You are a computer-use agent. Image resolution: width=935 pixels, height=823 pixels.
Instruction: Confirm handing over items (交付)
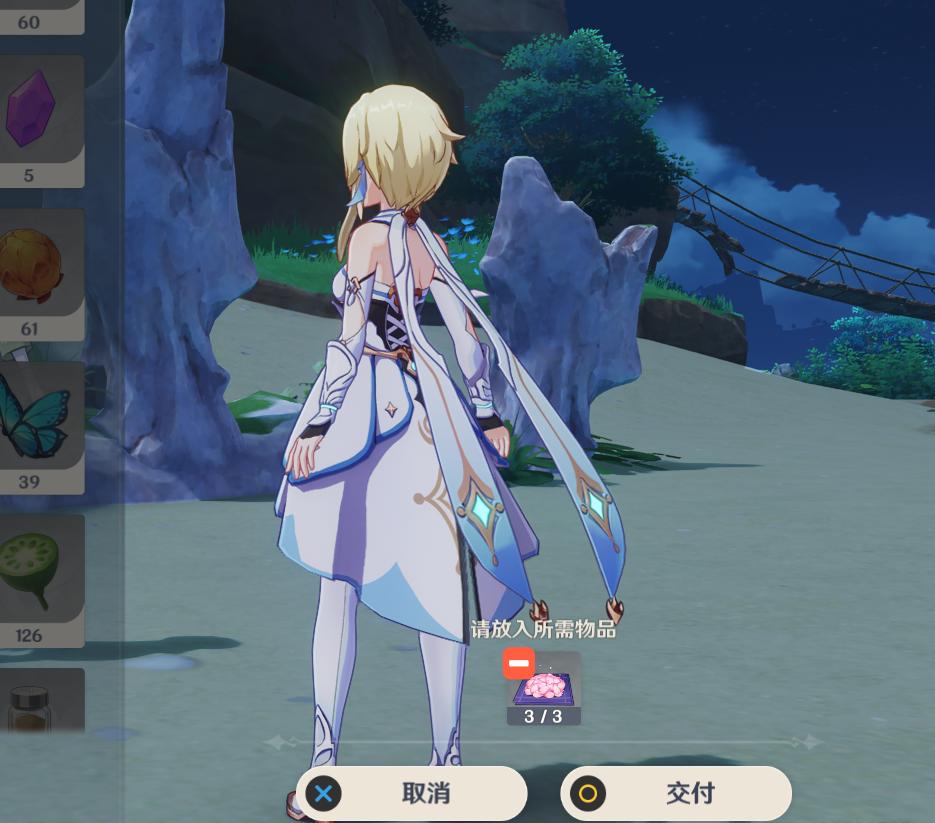click(x=676, y=794)
